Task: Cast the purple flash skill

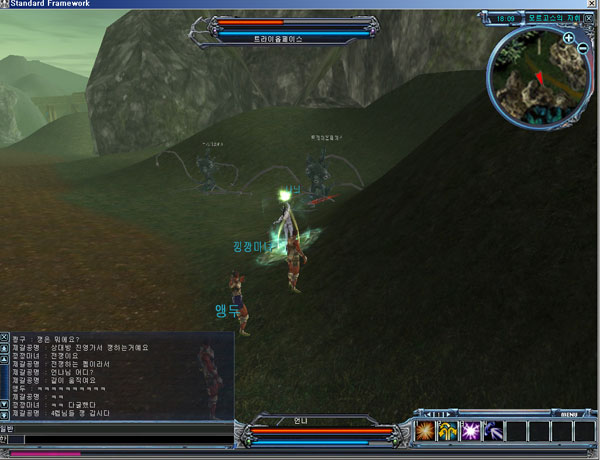Action: (469, 431)
